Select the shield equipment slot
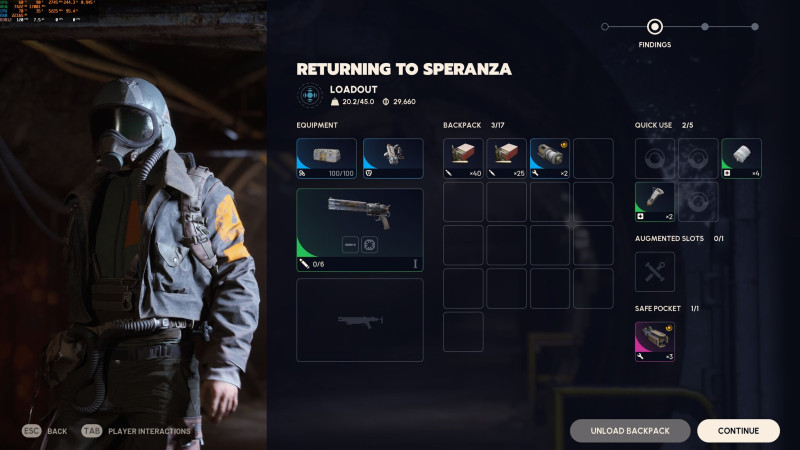 [393, 158]
